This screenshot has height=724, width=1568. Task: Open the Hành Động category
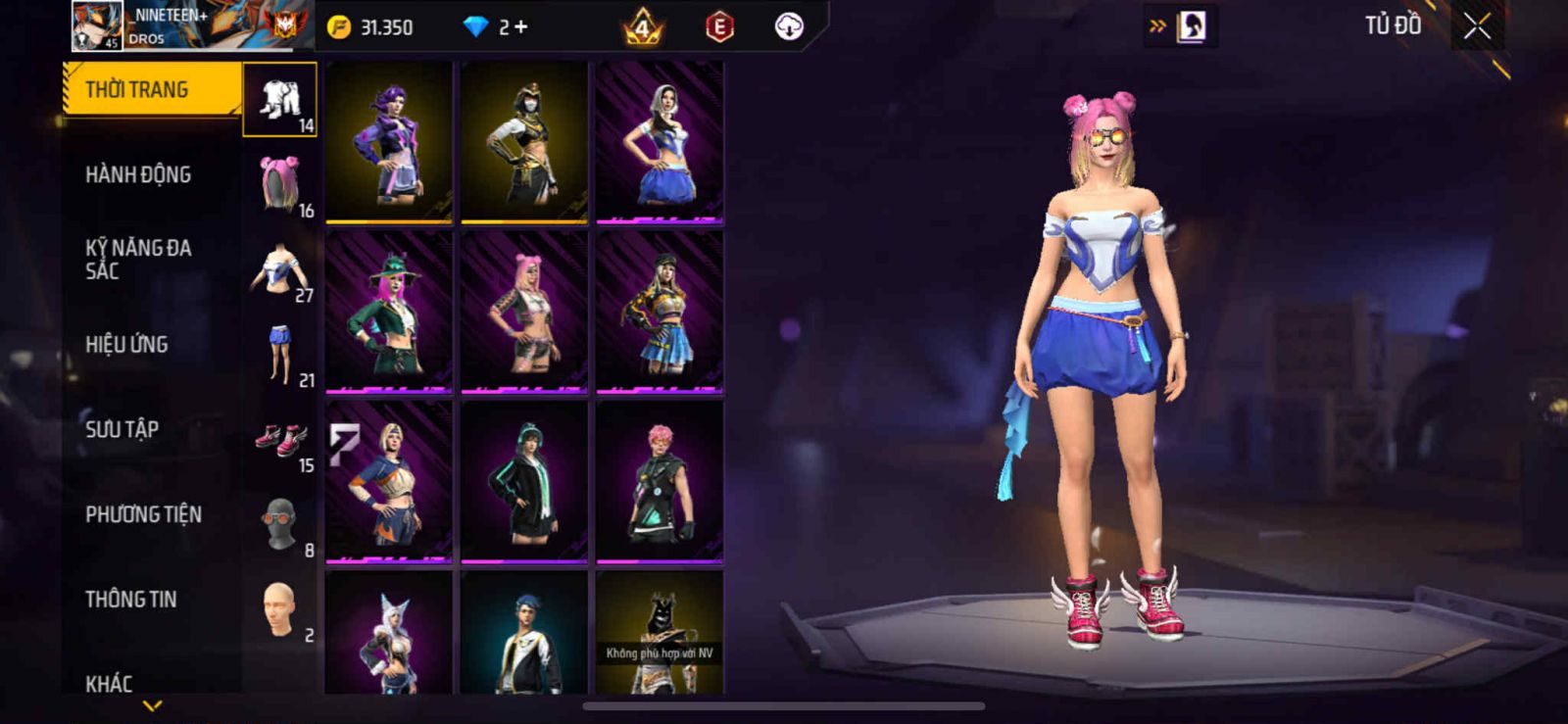point(138,175)
